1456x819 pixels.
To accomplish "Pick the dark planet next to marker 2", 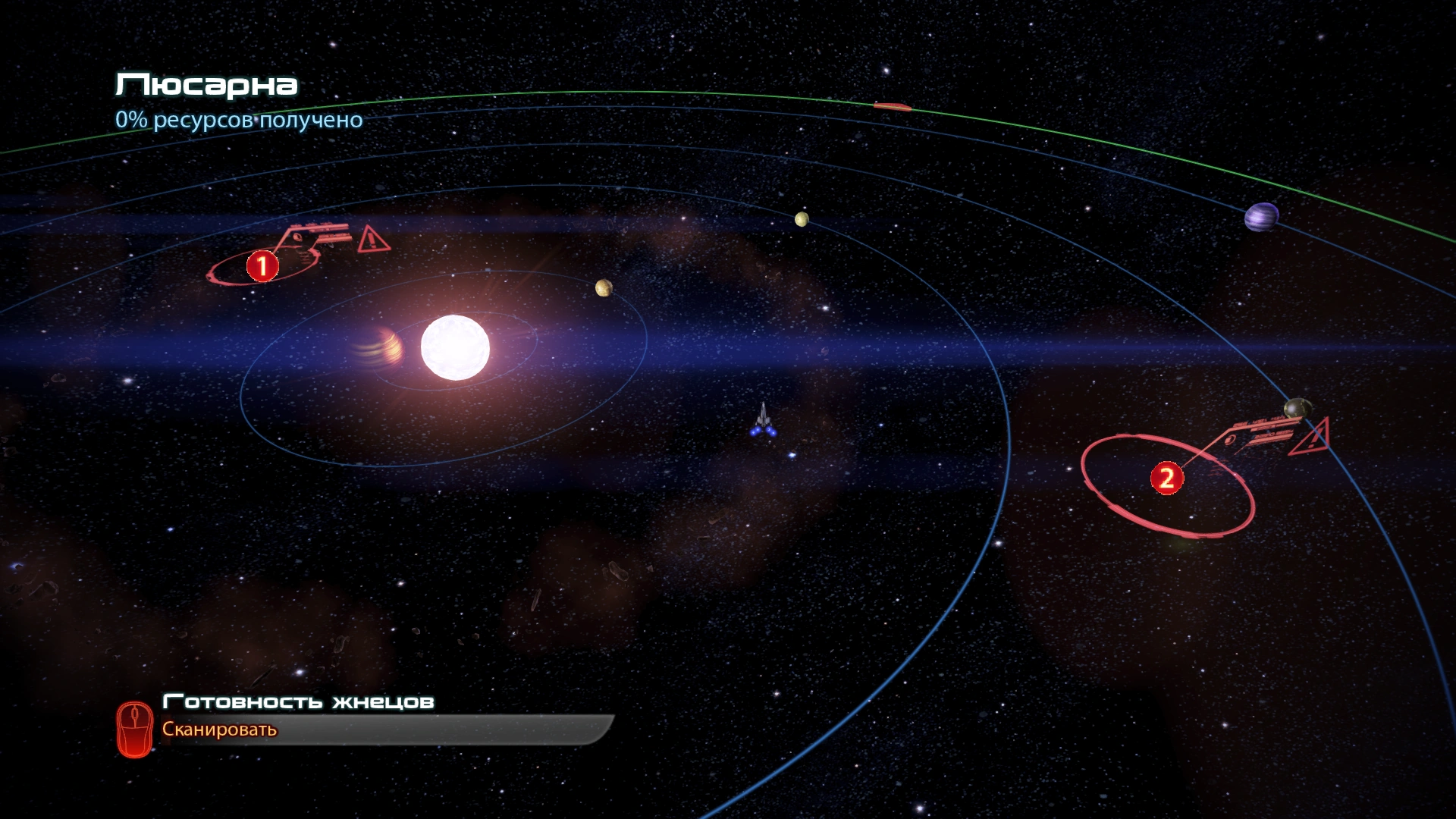I will pos(1297,408).
